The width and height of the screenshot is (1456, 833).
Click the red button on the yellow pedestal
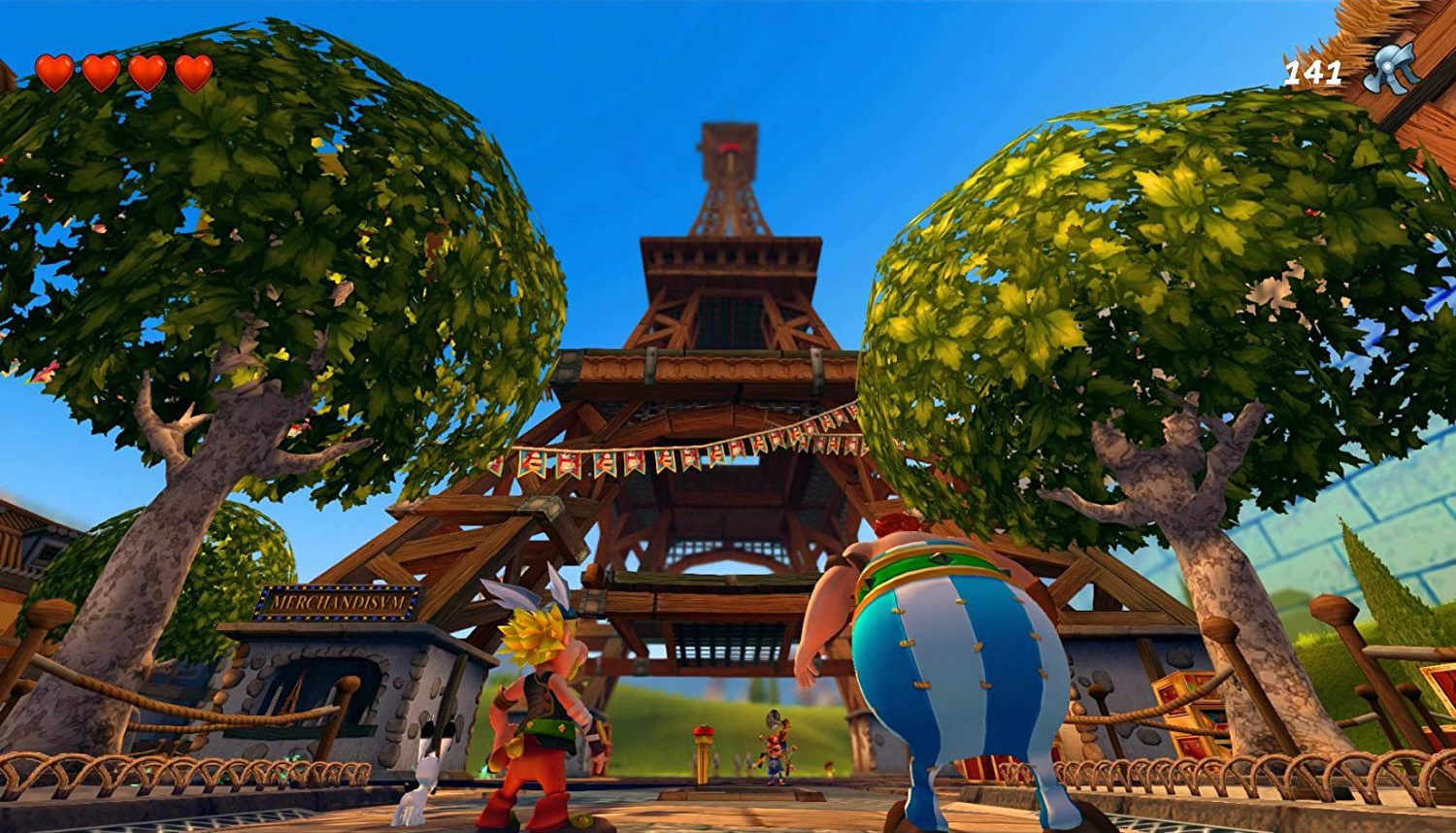tap(703, 731)
